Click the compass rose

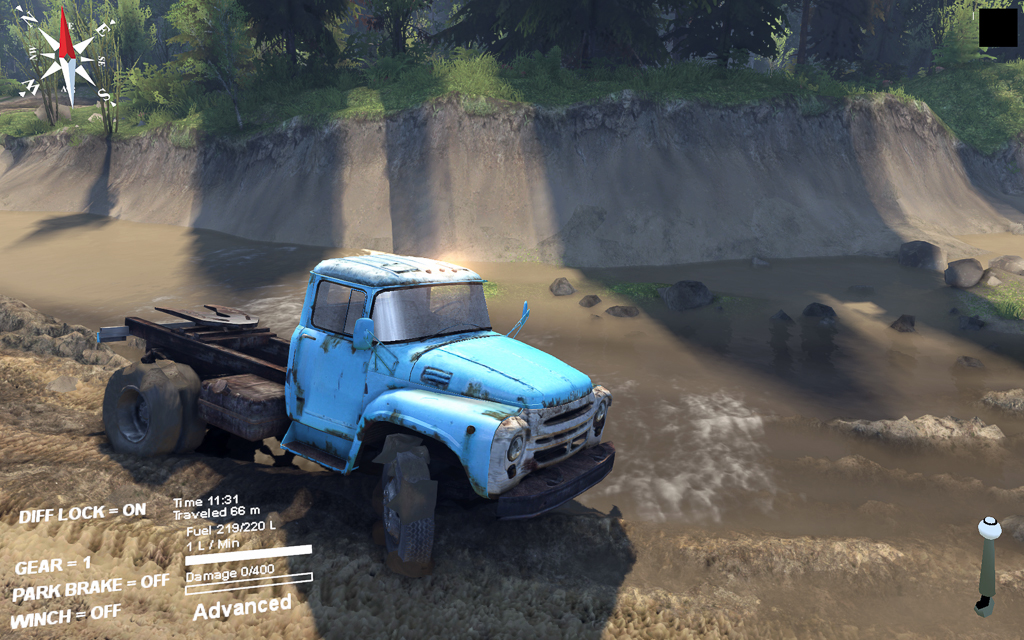pos(67,56)
